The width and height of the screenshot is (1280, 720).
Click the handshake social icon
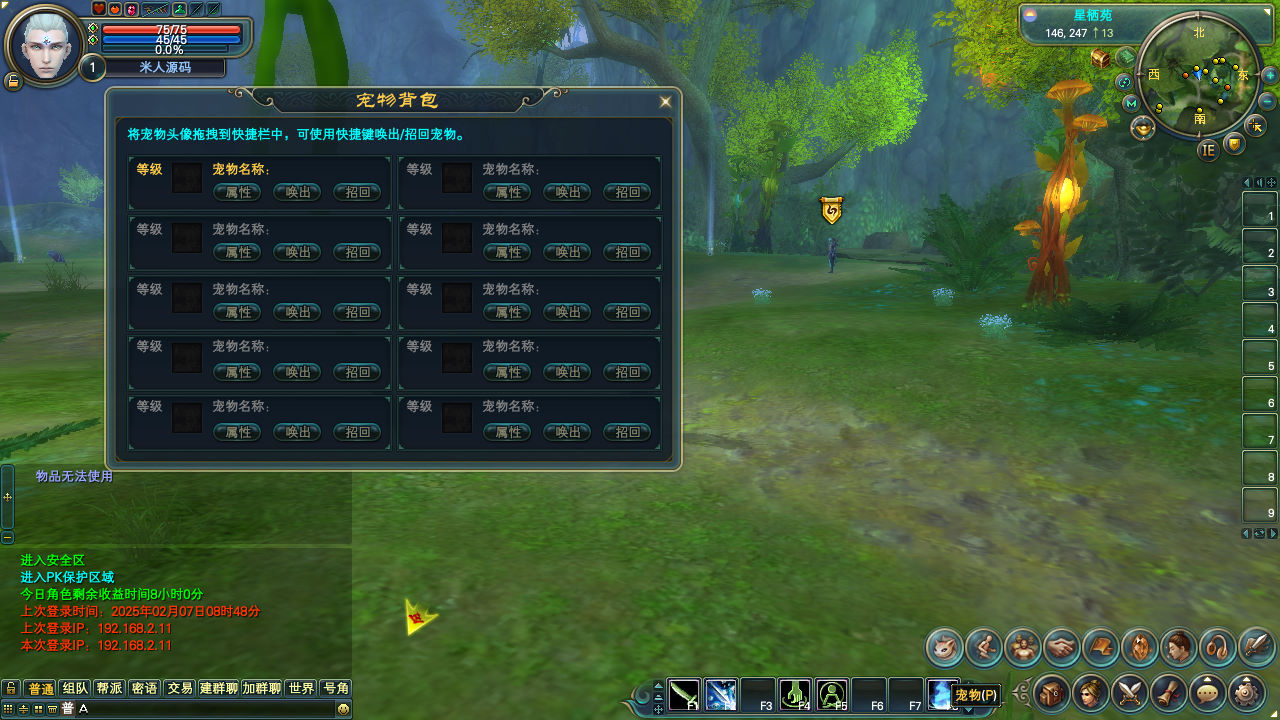point(1062,647)
